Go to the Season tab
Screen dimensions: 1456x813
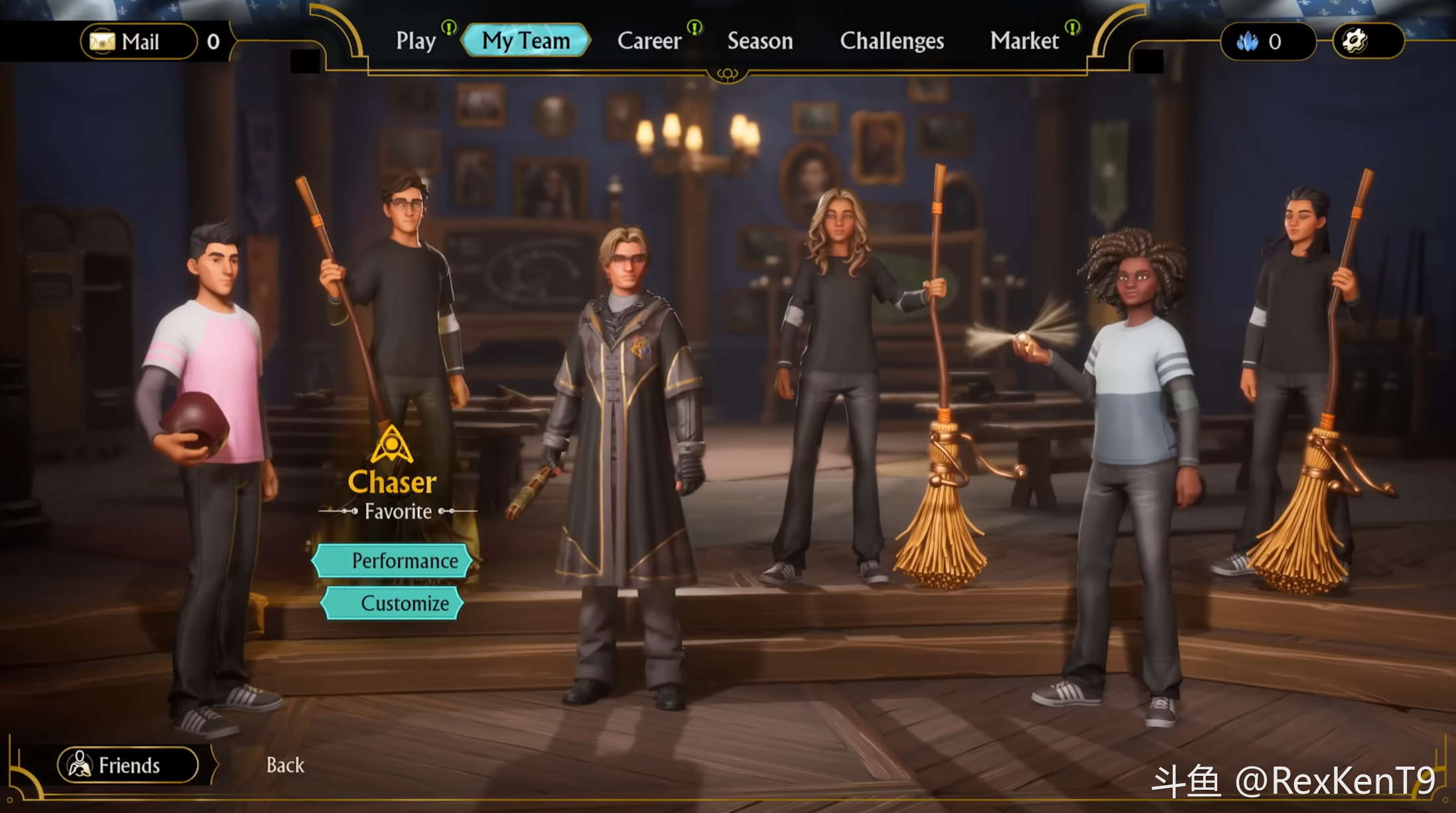(x=760, y=41)
